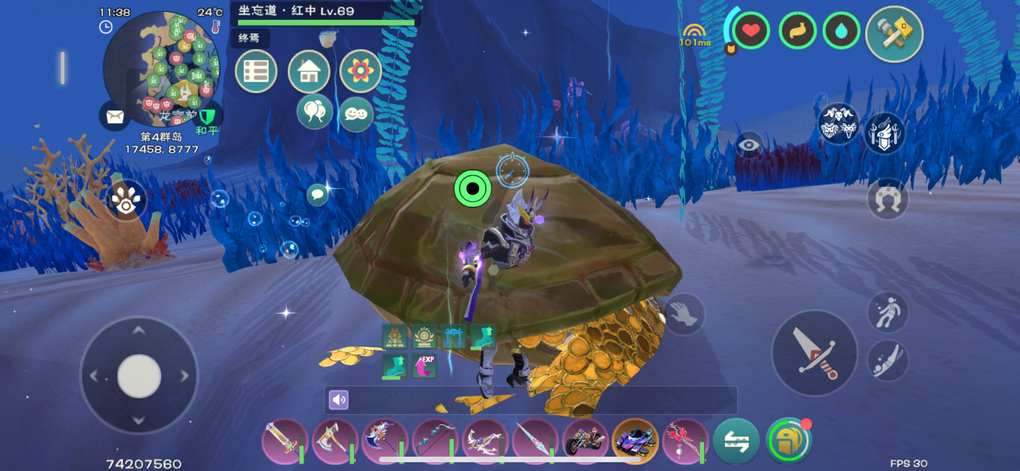Open the circular island minimap
The width and height of the screenshot is (1020, 471).
(x=162, y=68)
